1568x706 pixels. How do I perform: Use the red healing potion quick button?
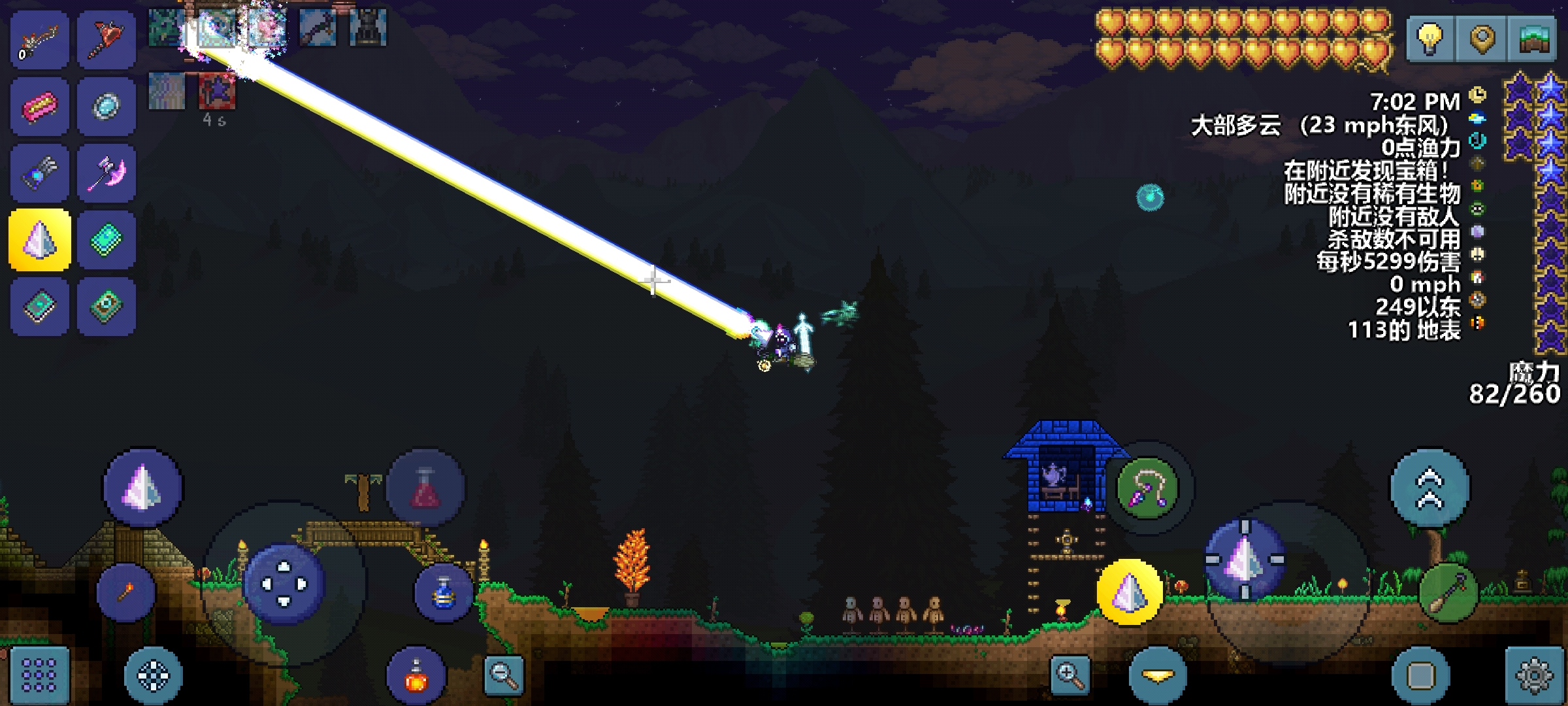click(425, 488)
